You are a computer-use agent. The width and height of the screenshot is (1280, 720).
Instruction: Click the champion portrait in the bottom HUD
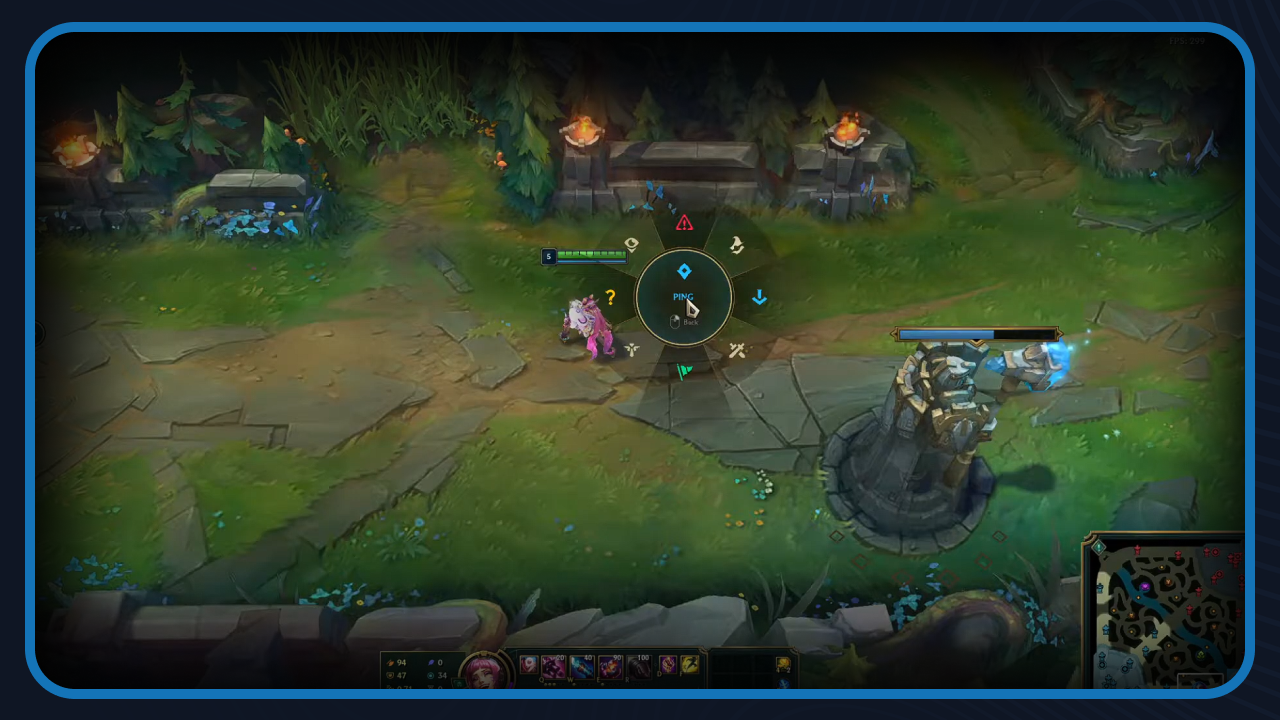[x=484, y=670]
